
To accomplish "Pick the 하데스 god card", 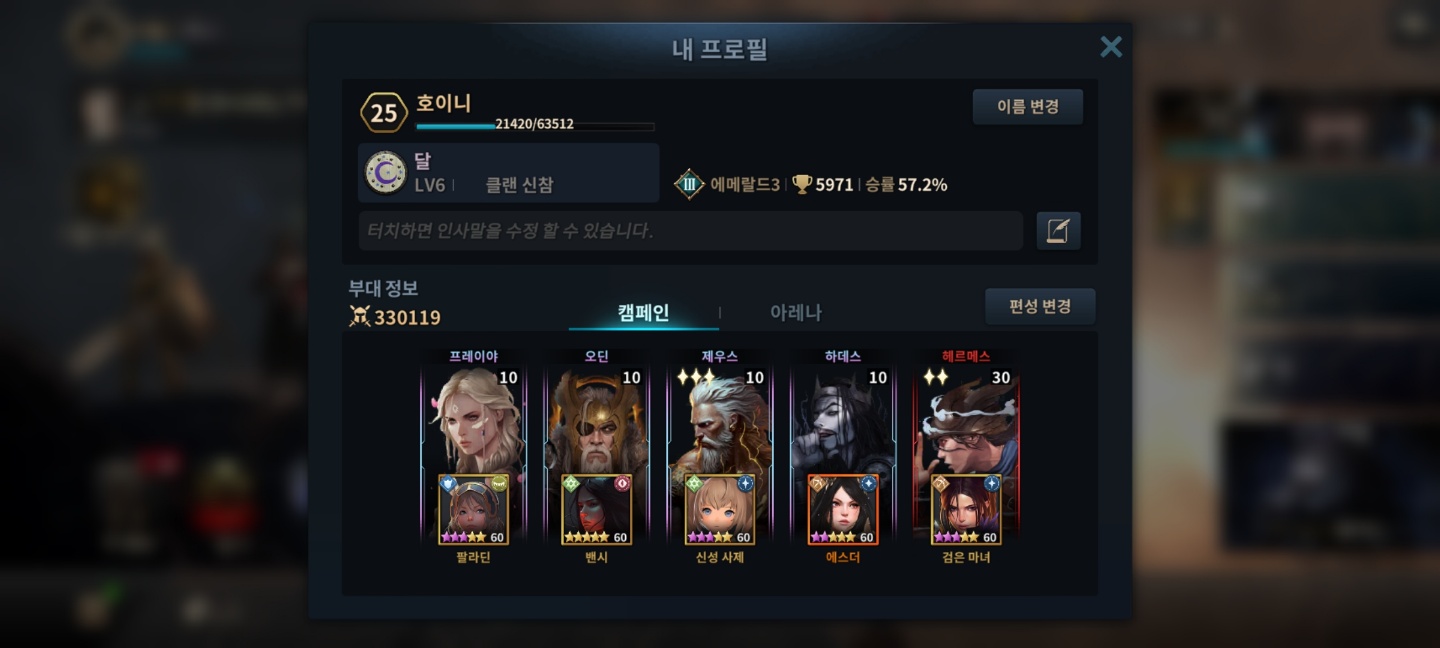I will [842, 420].
